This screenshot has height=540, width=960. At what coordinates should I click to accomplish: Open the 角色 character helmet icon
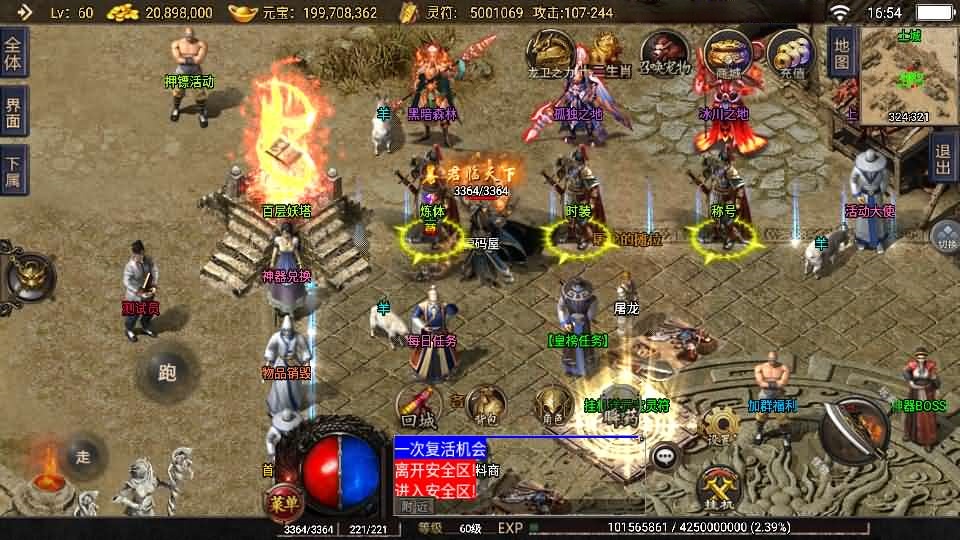tap(553, 406)
